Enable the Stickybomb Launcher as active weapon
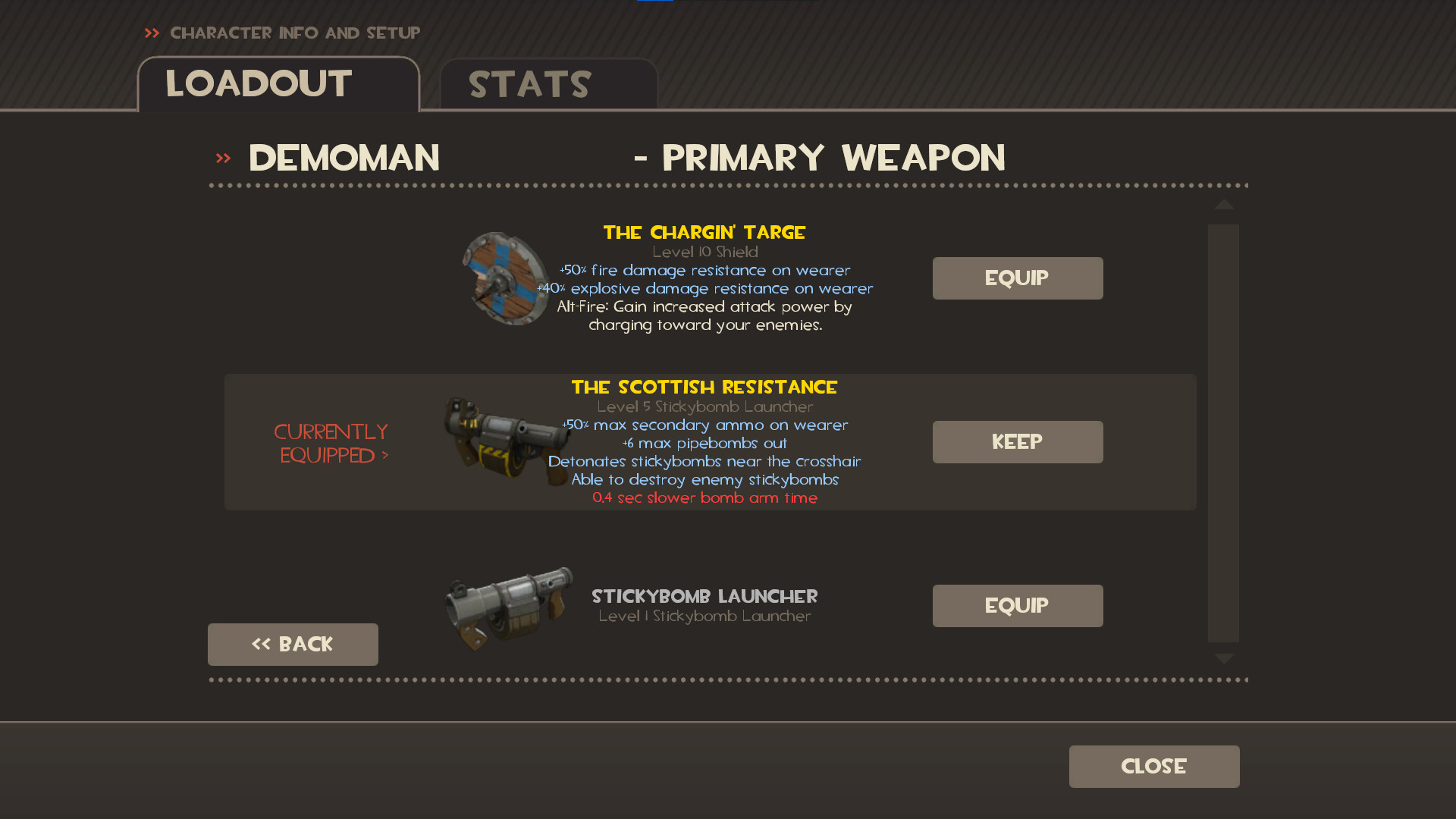This screenshot has width=1456, height=819. (1017, 605)
